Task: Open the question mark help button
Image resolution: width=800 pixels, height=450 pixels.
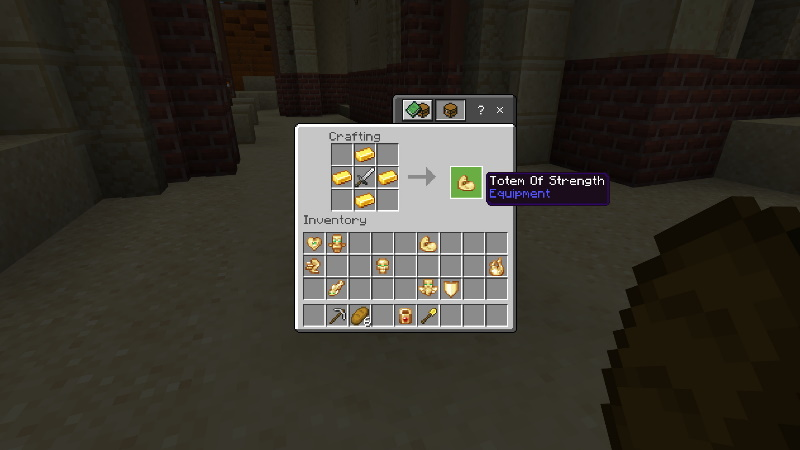Action: pos(480,110)
